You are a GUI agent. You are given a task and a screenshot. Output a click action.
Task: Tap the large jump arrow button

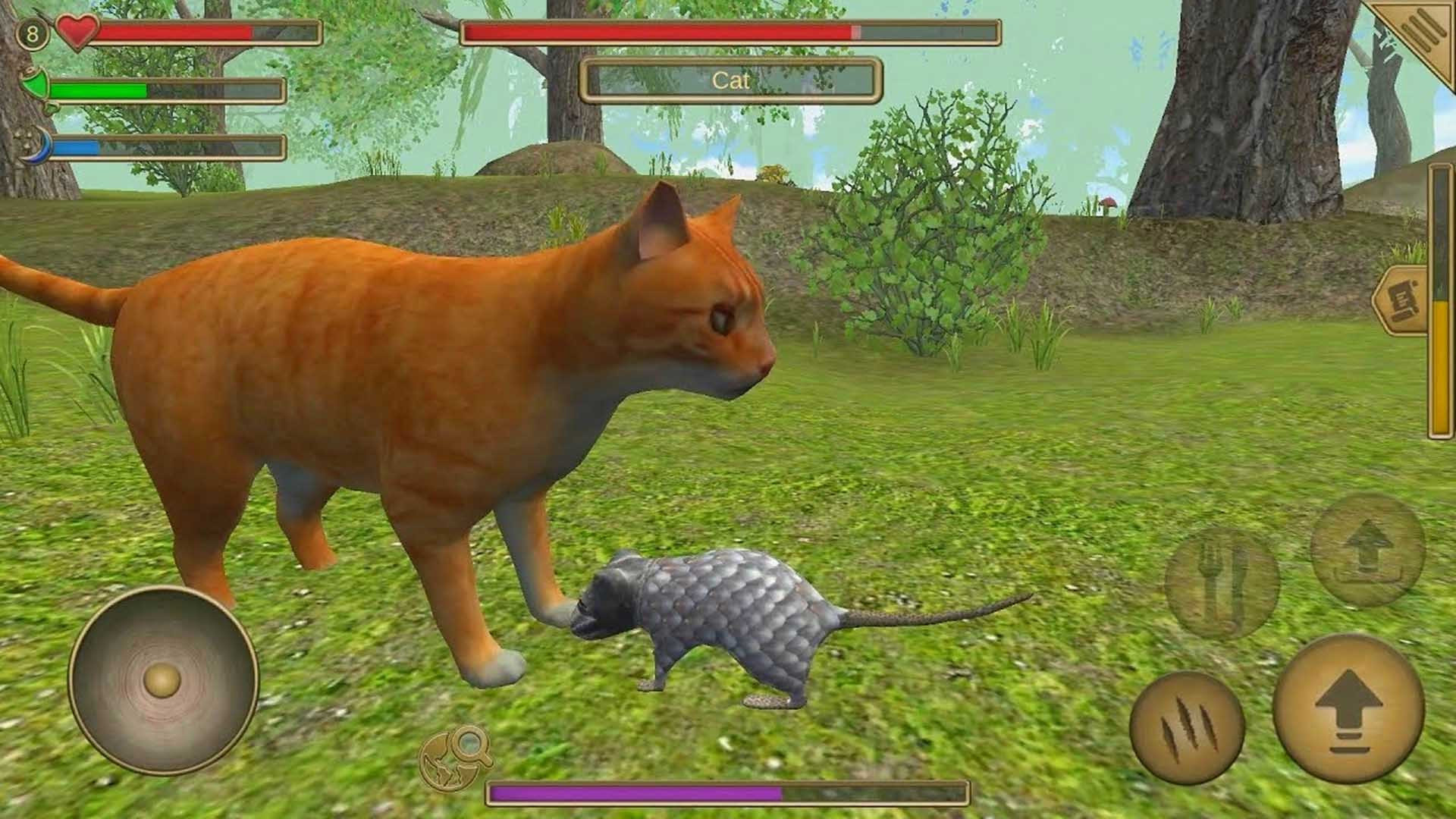[x=1348, y=708]
